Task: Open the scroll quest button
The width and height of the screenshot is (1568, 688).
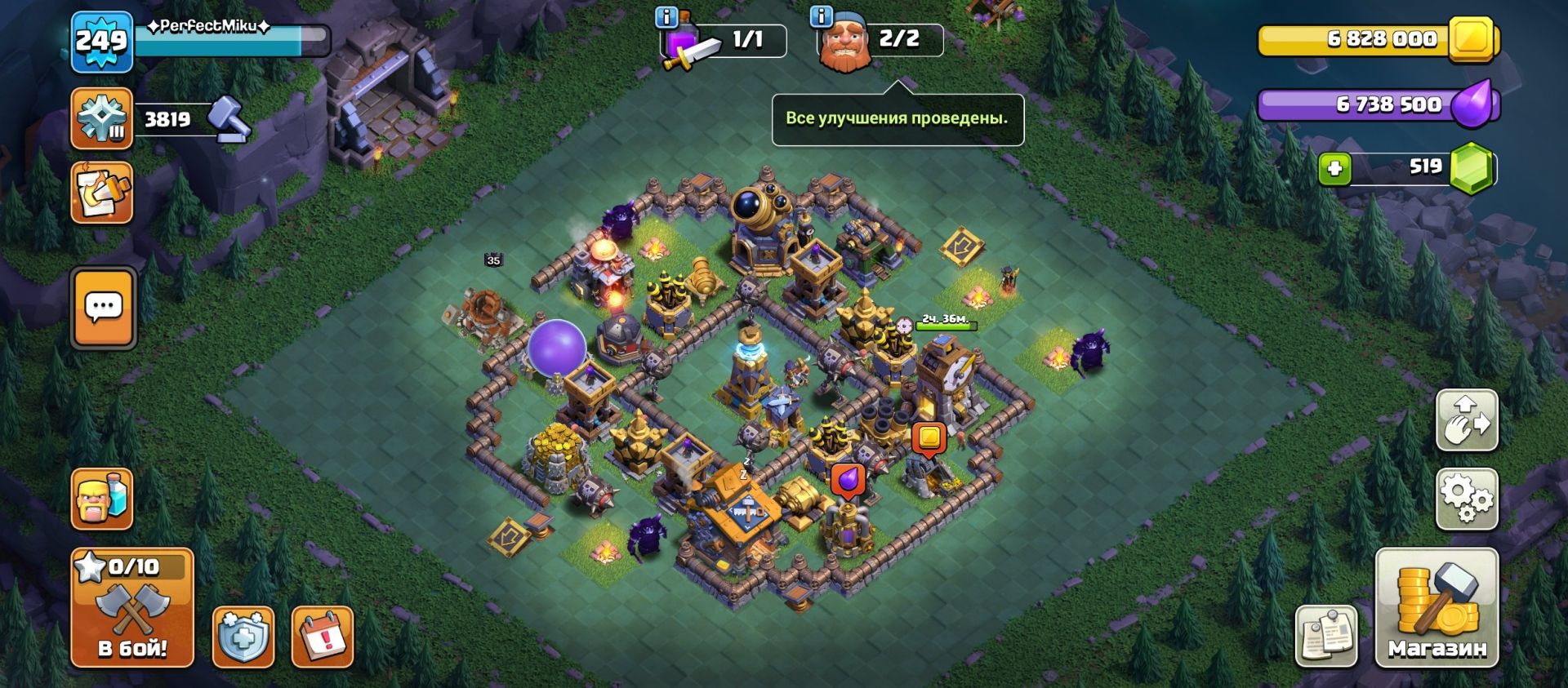Action: click(x=102, y=193)
